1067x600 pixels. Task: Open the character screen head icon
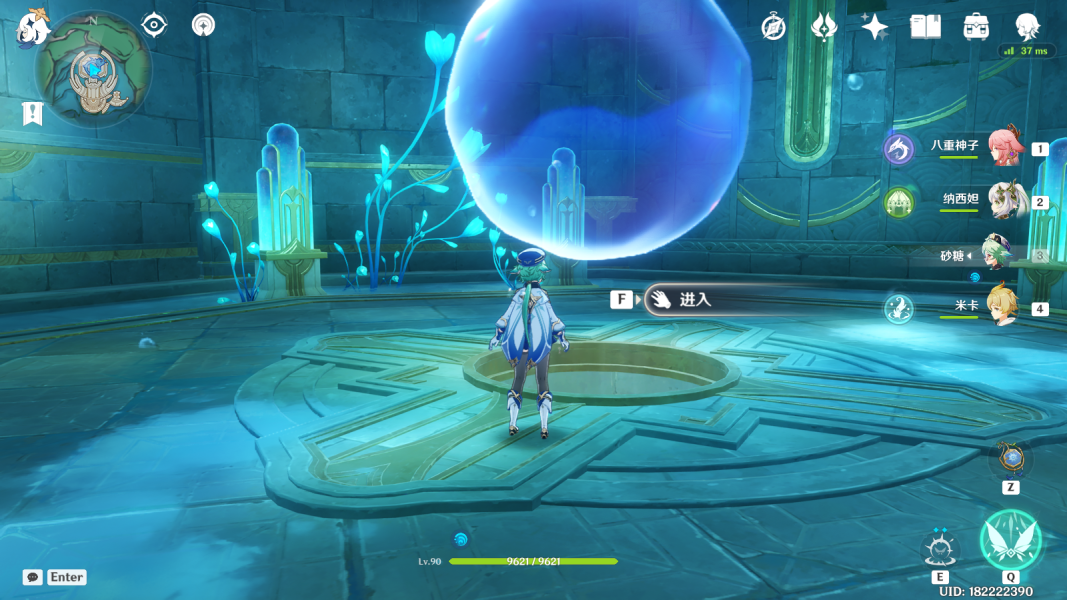(x=1026, y=26)
